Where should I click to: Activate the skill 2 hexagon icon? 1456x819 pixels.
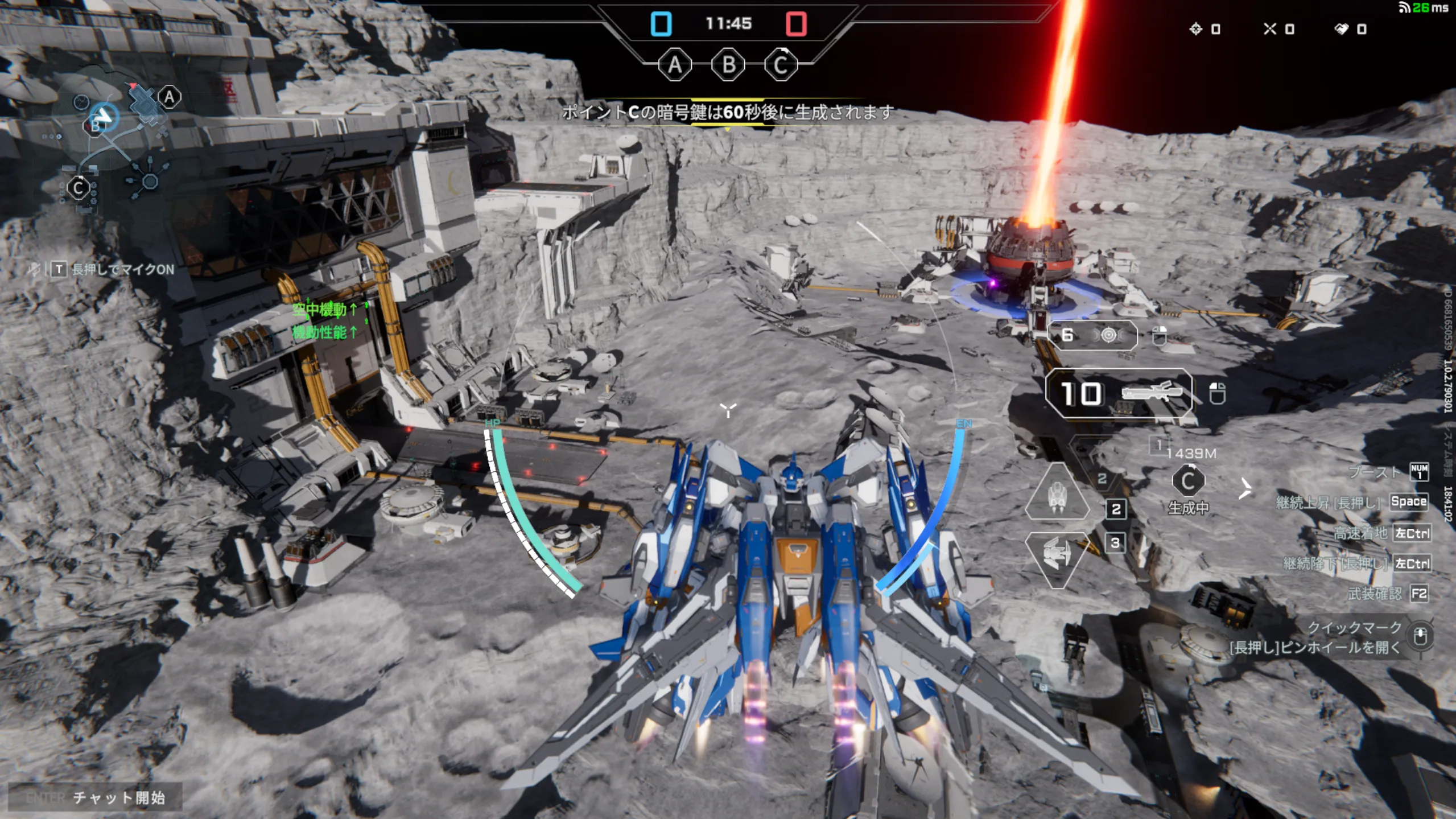(1057, 493)
